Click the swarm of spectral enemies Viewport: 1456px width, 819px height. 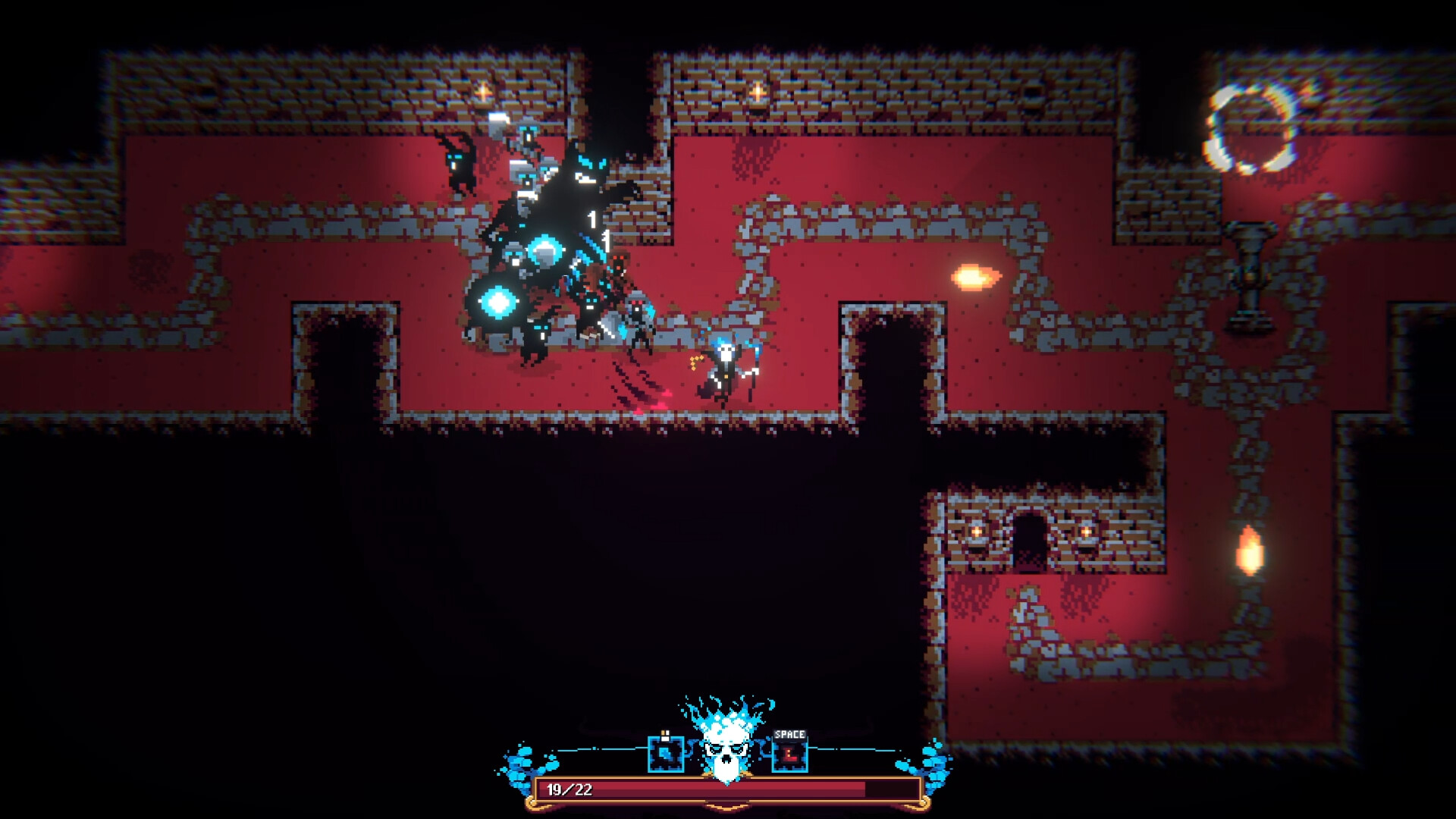(546, 235)
